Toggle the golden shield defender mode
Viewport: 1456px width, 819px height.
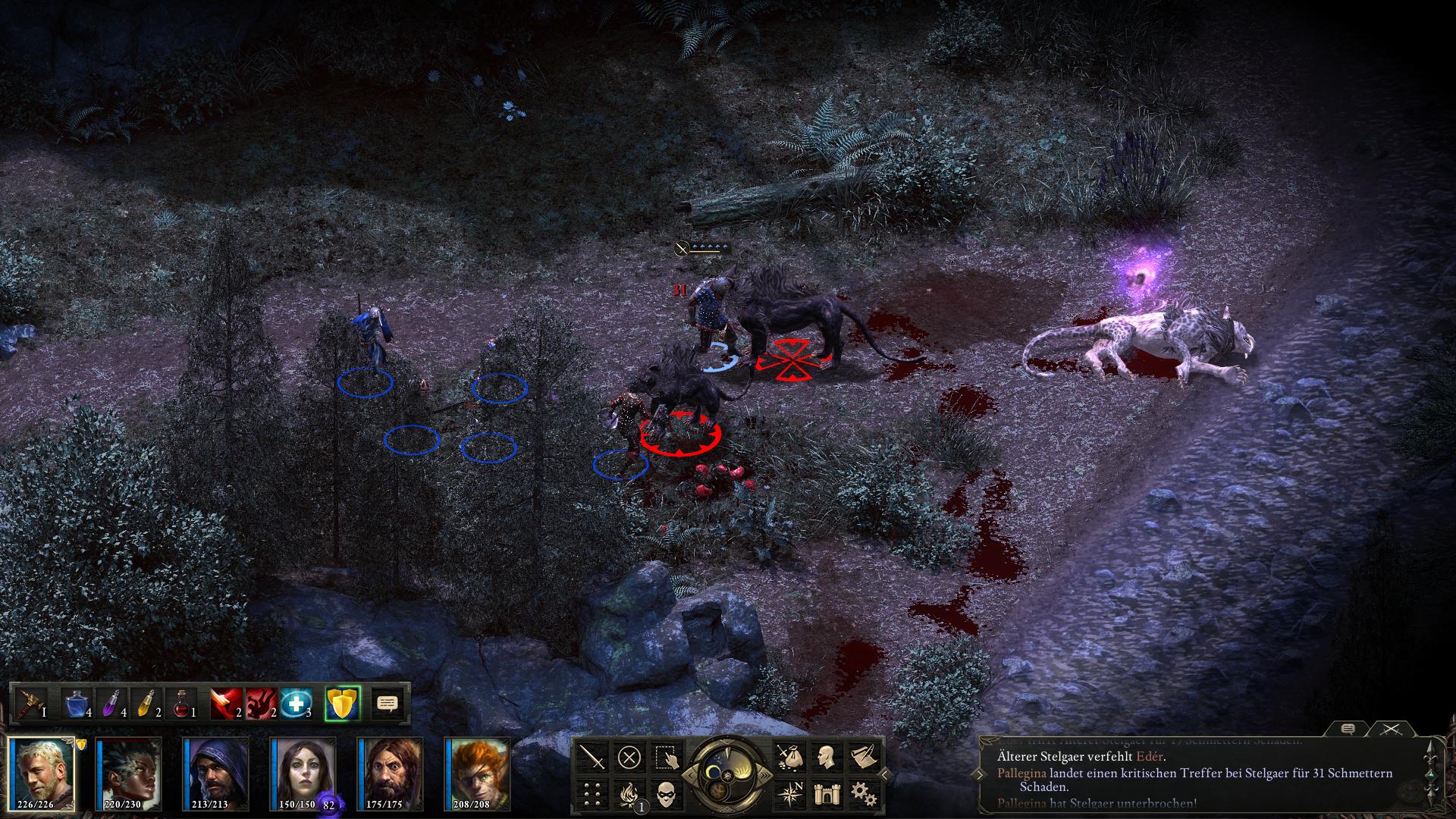point(341,704)
